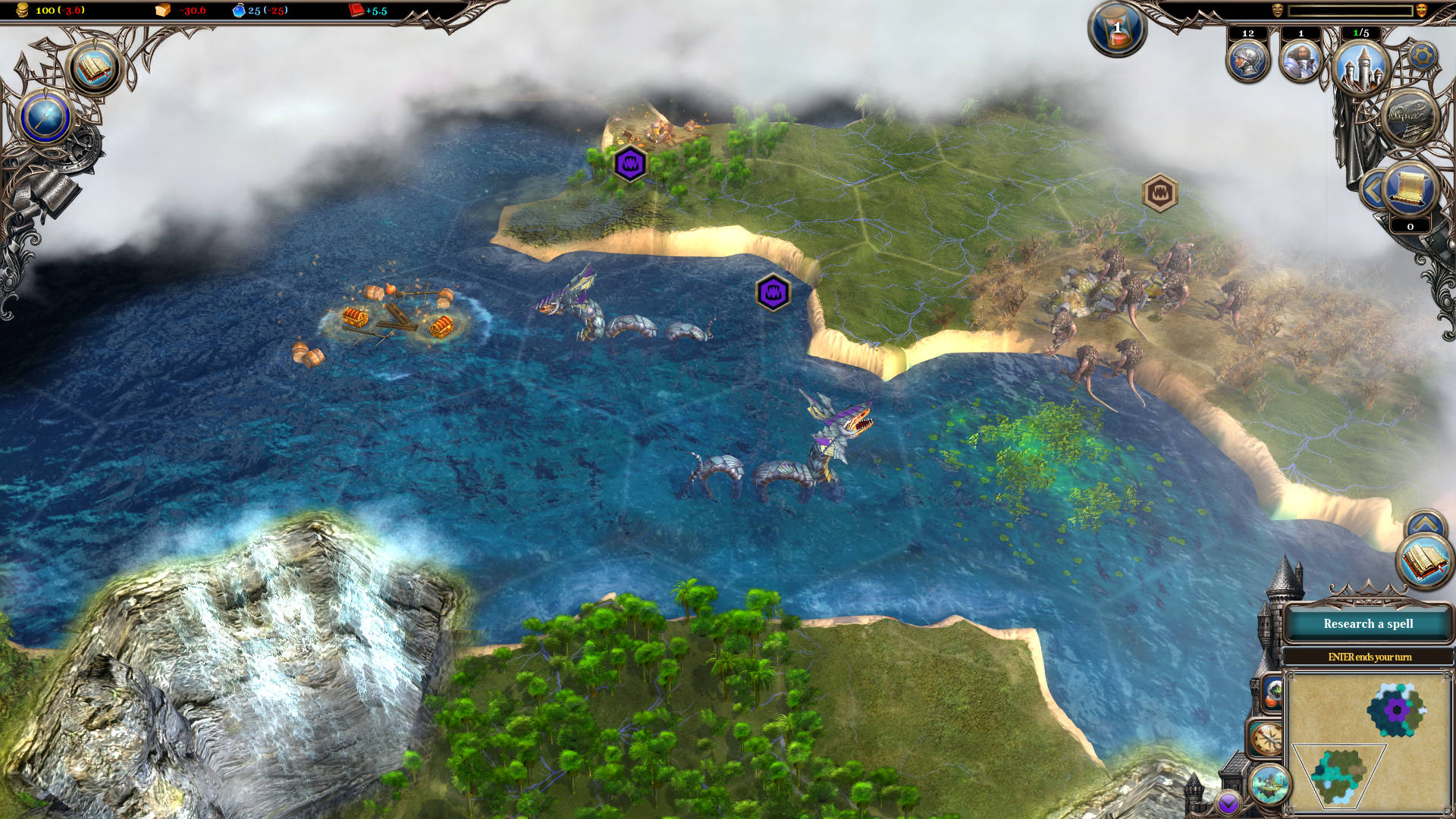This screenshot has height=819, width=1456.
Task: Toggle the planets map filter beside minimap
Action: (x=1272, y=693)
